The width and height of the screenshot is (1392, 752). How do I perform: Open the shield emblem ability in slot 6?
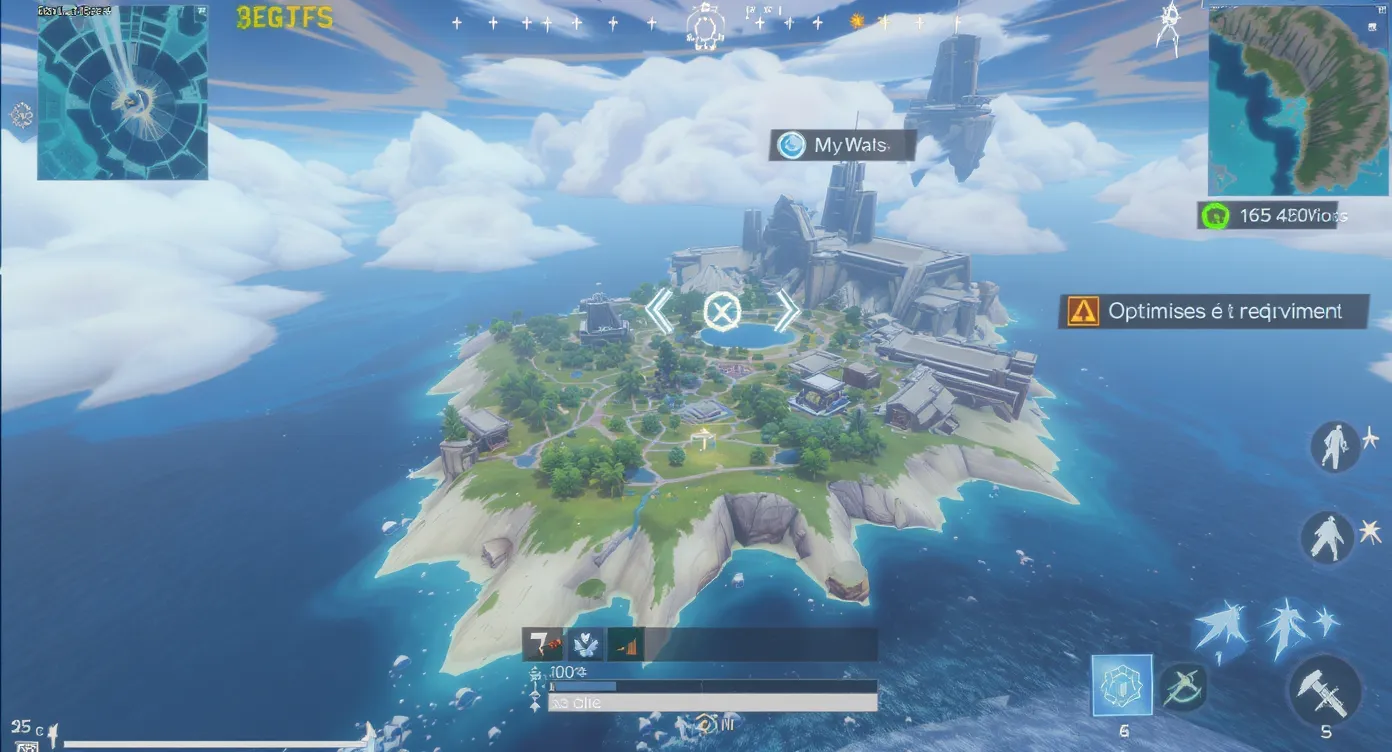(1124, 686)
